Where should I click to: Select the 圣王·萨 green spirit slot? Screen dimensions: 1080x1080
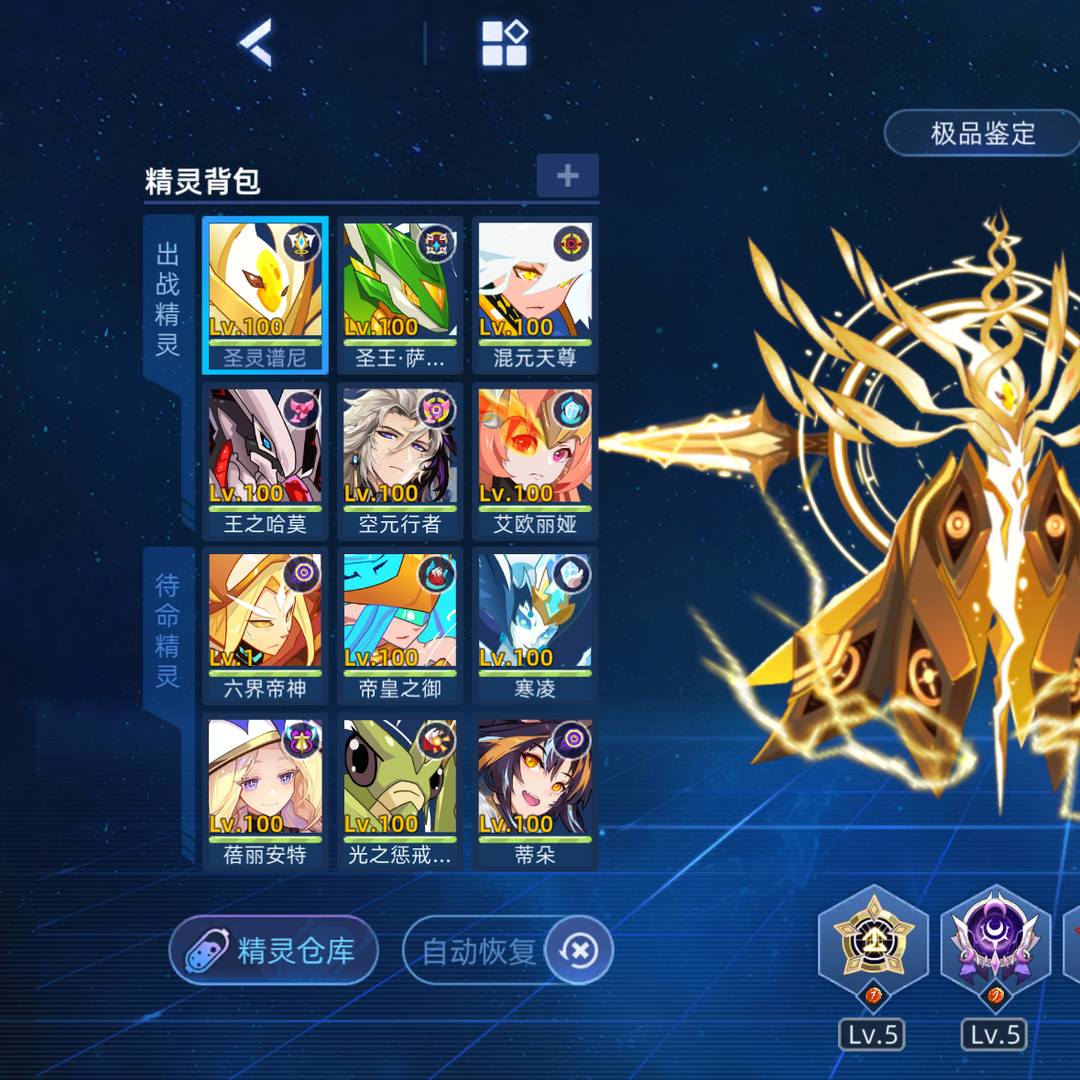(400, 294)
